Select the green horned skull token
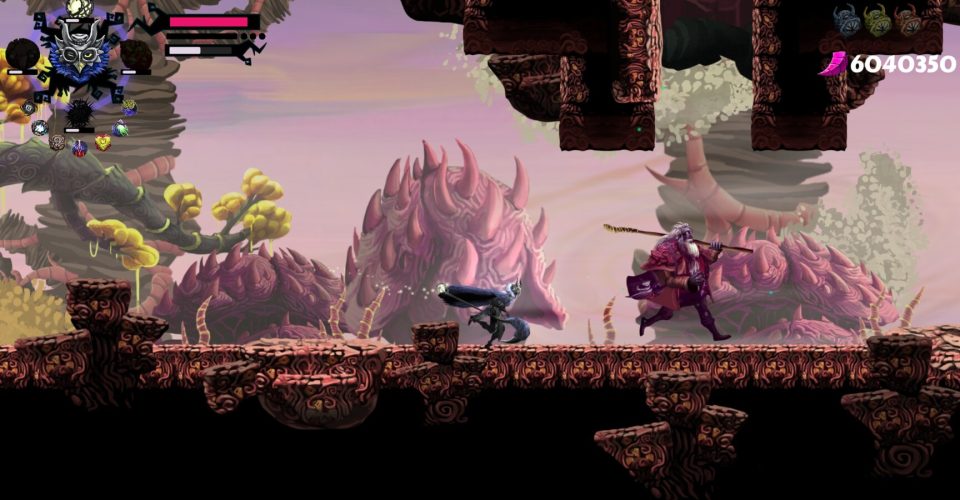 pyautogui.click(x=878, y=21)
